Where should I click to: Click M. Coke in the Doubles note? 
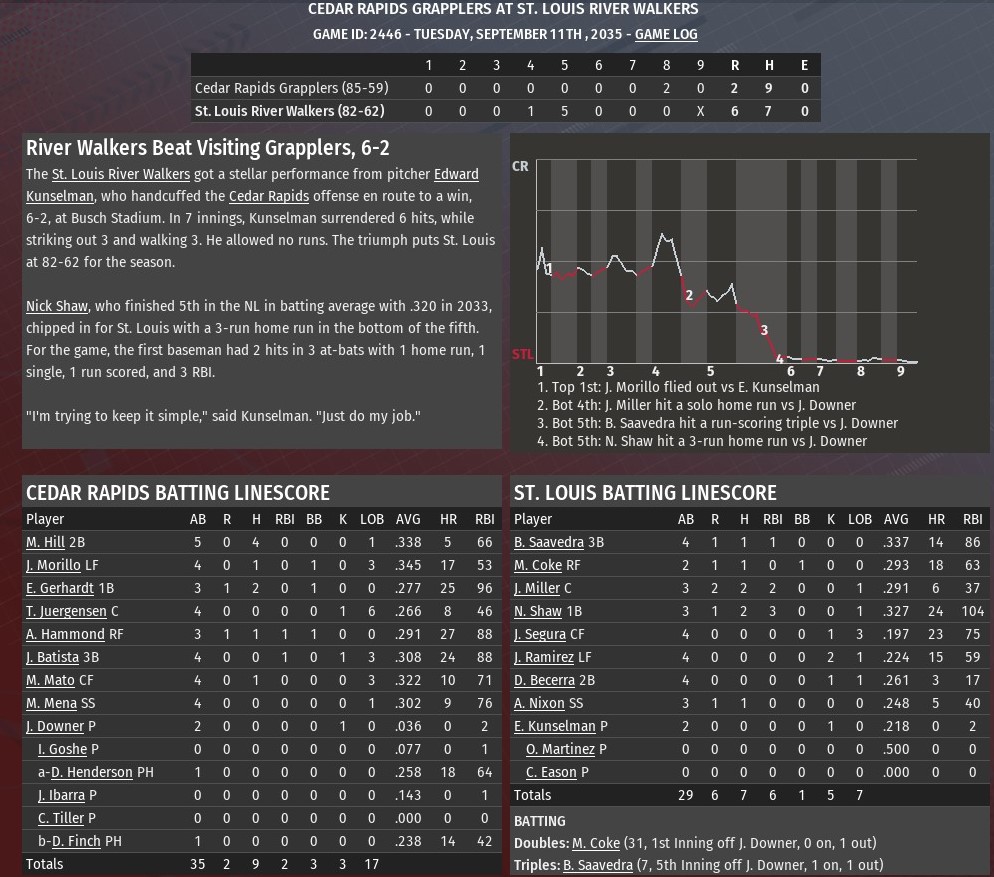[596, 843]
